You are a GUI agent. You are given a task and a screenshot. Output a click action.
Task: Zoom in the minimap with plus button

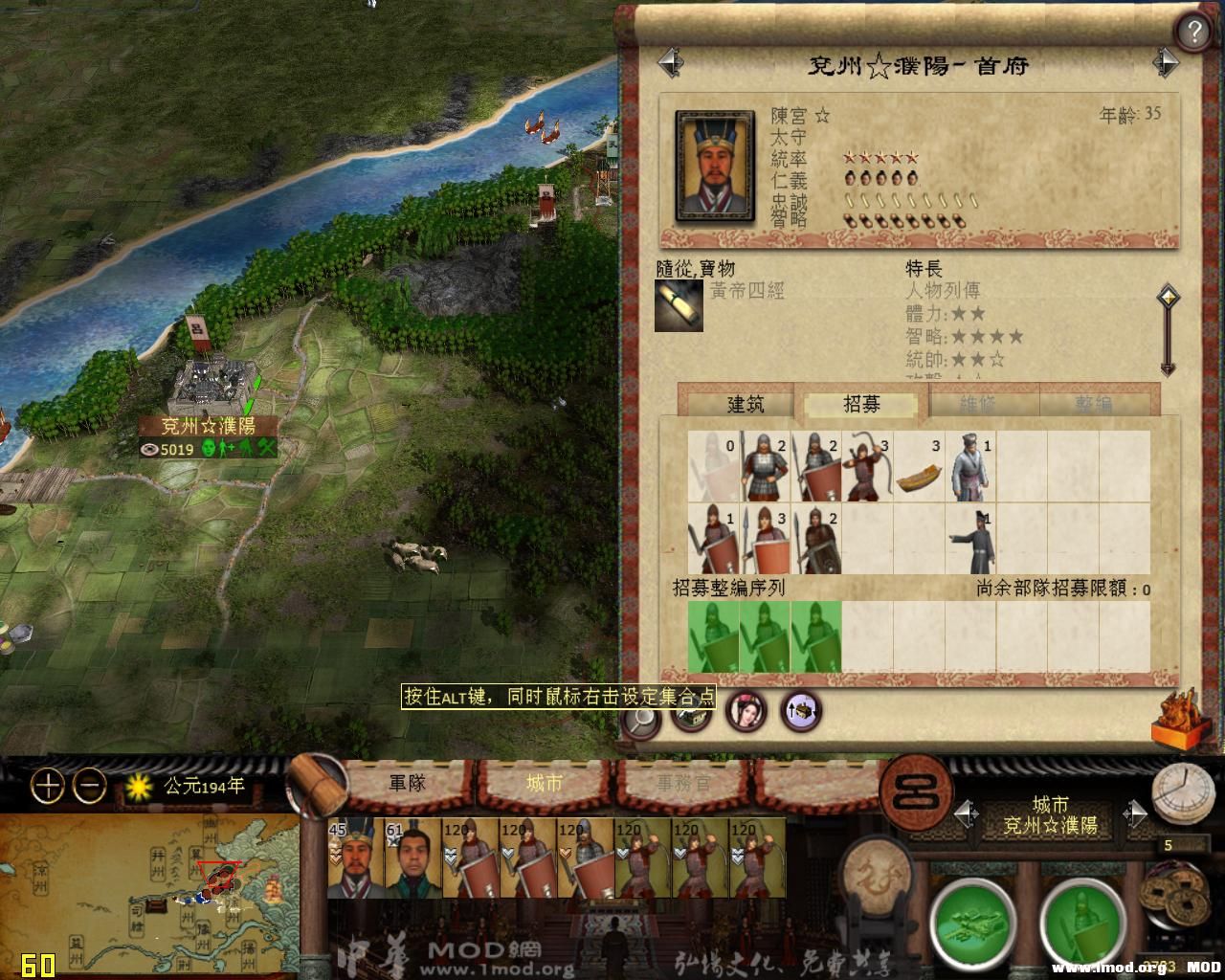(x=47, y=787)
